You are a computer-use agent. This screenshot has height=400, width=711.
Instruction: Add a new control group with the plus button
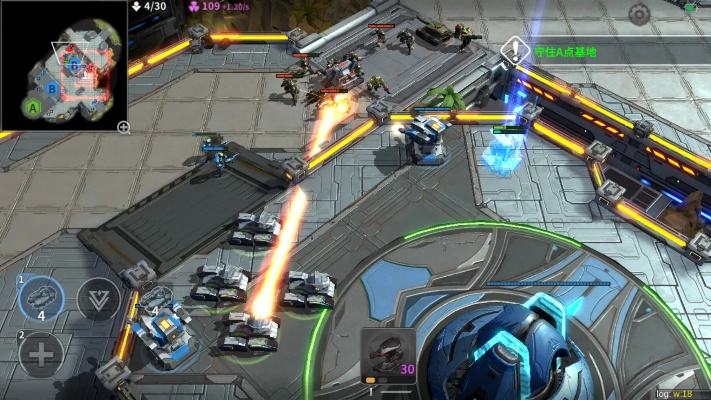coord(41,353)
